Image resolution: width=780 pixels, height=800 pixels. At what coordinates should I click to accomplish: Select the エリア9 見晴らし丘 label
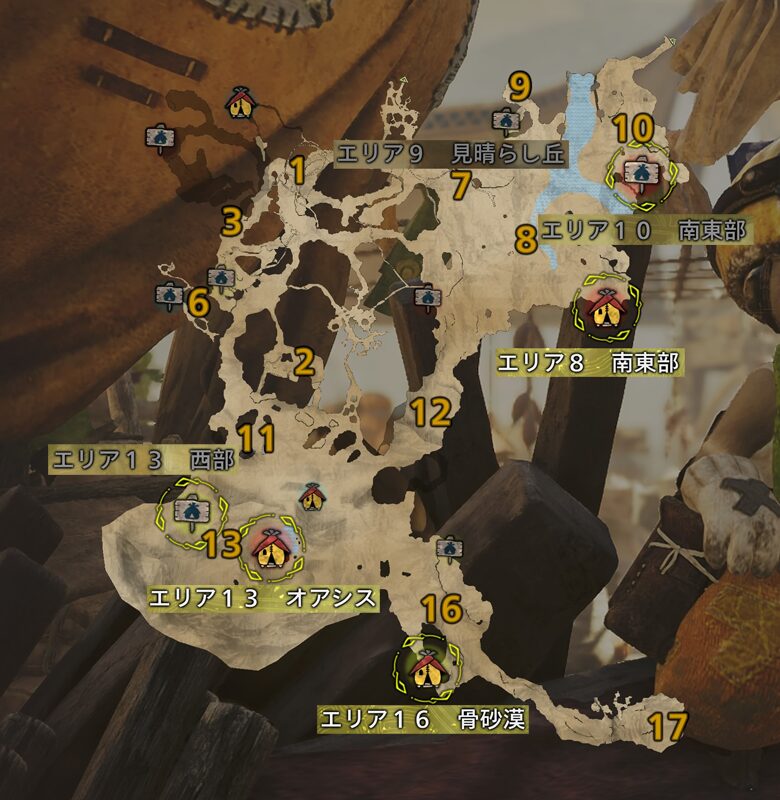(451, 154)
